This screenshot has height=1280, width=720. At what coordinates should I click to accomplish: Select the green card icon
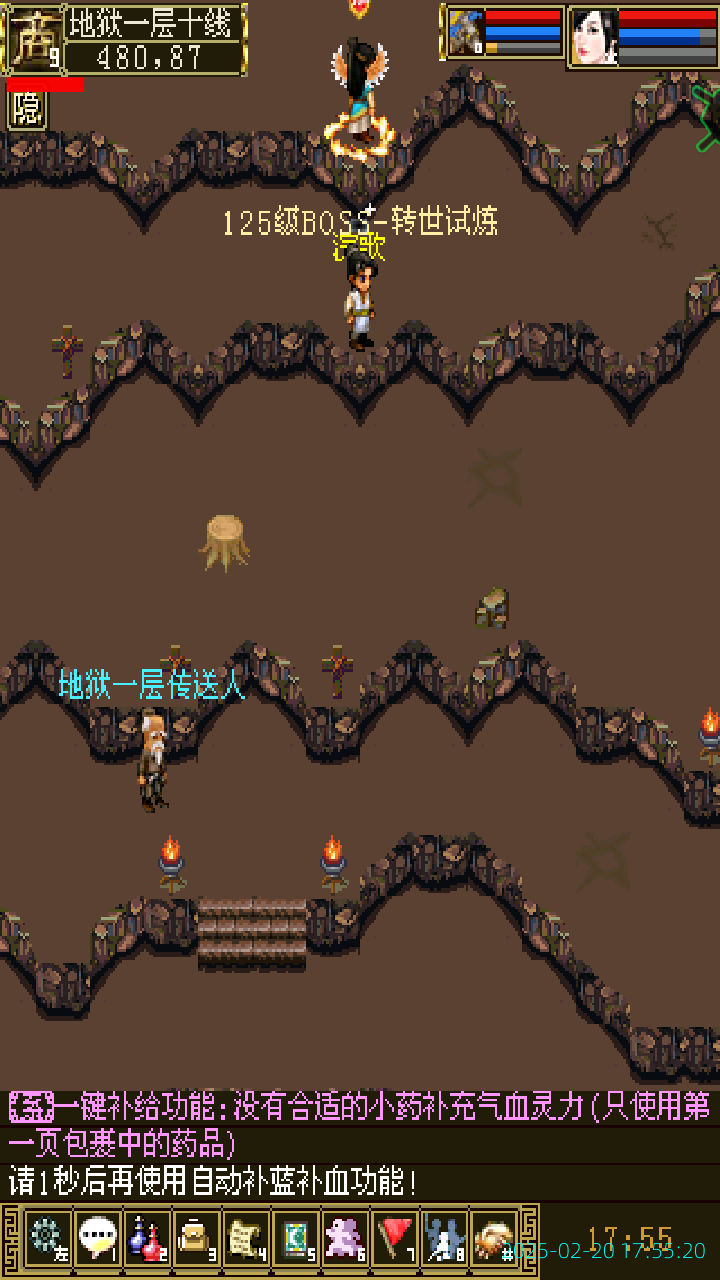(x=295, y=1238)
